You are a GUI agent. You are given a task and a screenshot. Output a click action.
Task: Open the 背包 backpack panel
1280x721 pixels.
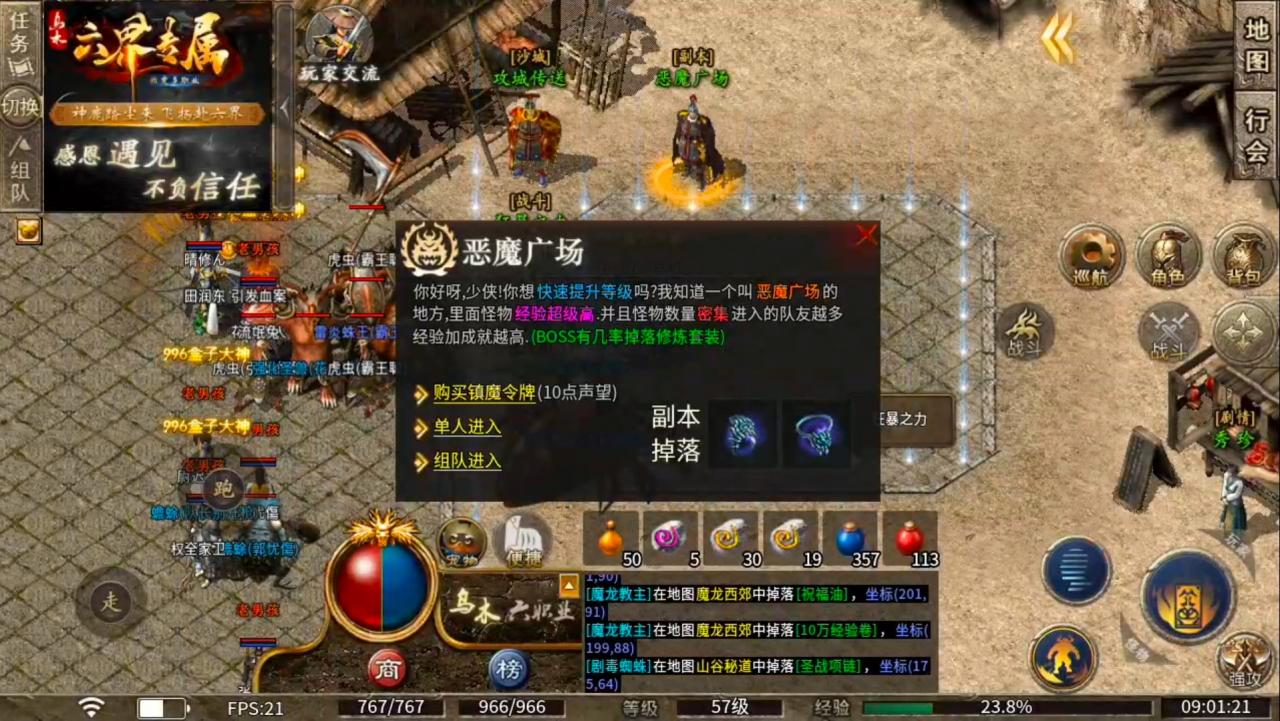click(1243, 258)
